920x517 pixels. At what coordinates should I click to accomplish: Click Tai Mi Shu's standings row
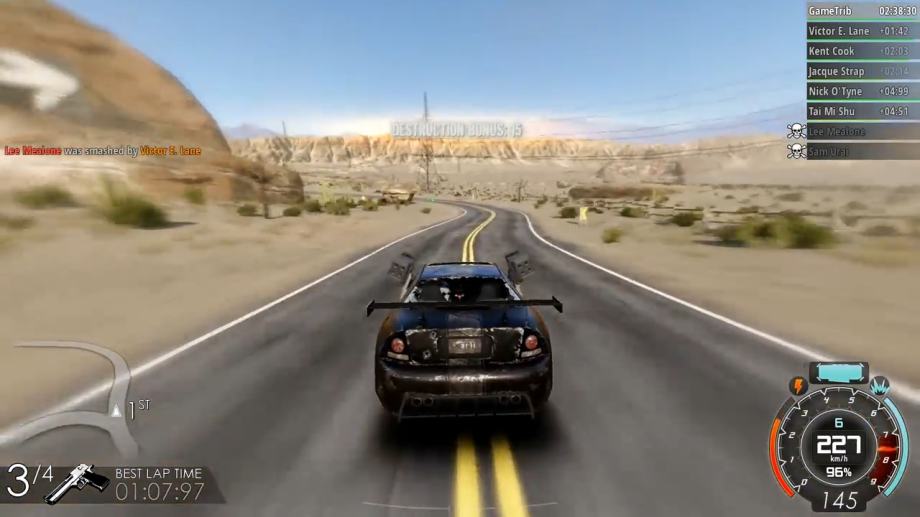pyautogui.click(x=862, y=111)
